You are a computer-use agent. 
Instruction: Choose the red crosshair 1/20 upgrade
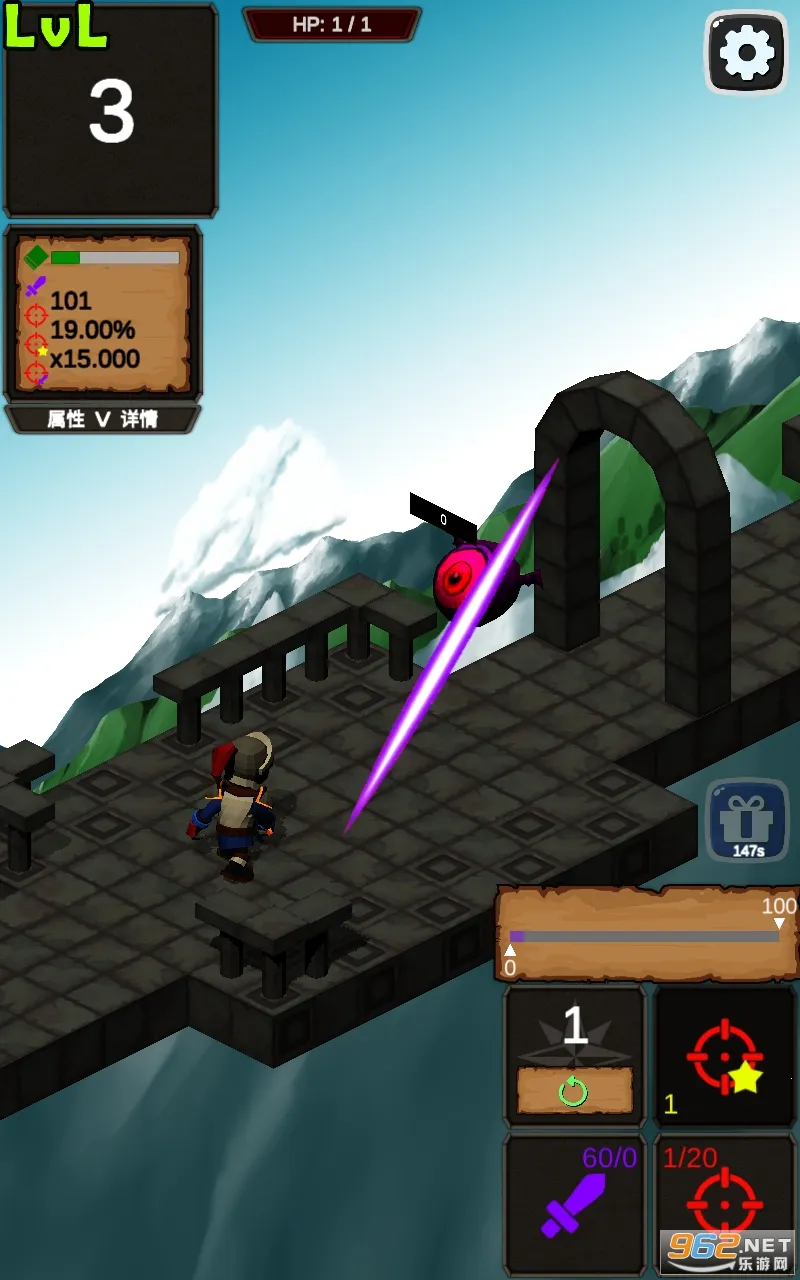pos(725,1204)
